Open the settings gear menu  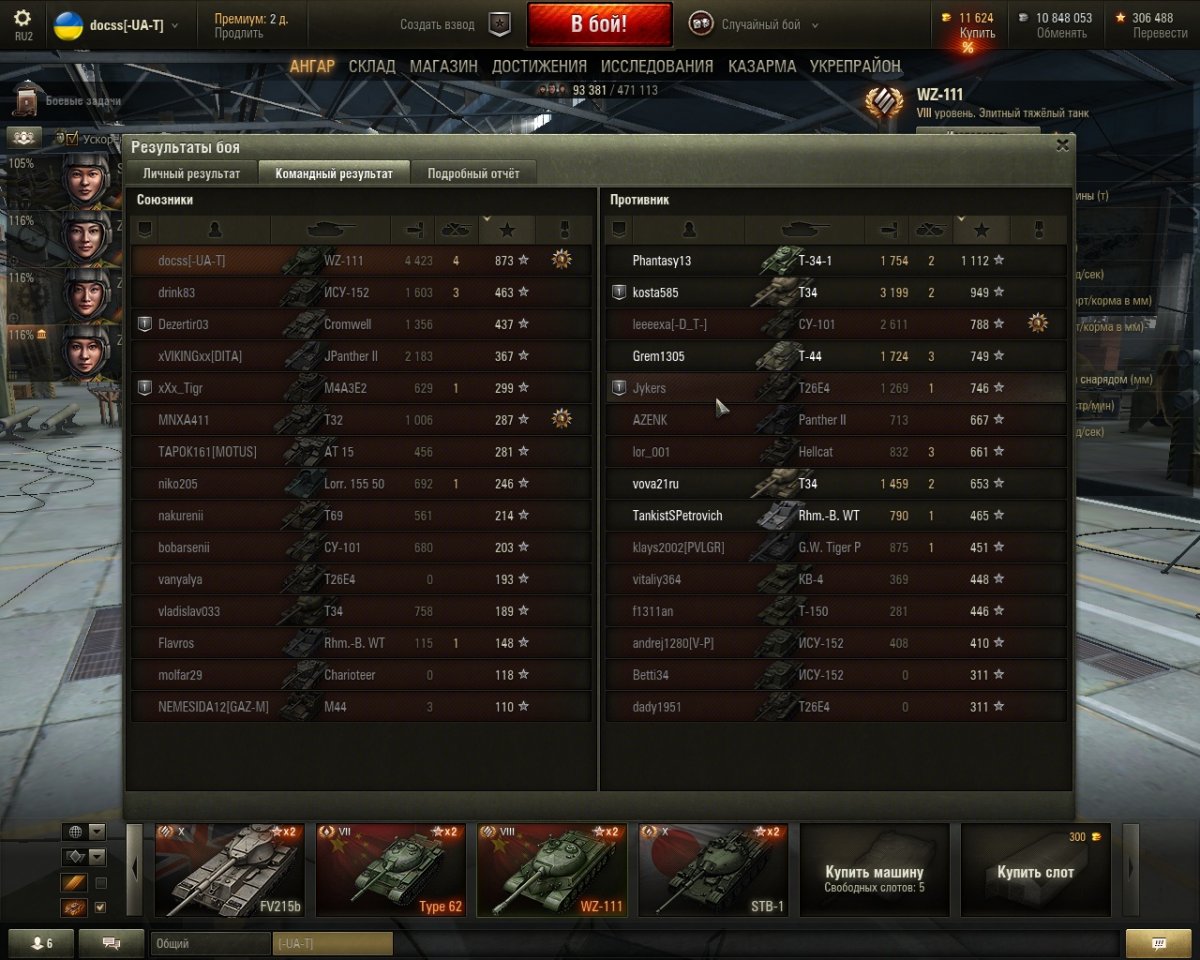pyautogui.click(x=22, y=19)
